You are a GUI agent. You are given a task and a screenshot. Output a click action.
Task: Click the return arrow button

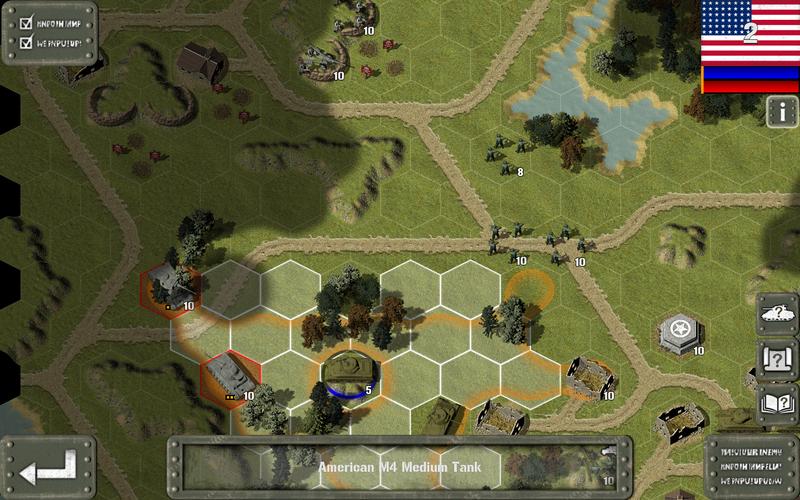47,467
